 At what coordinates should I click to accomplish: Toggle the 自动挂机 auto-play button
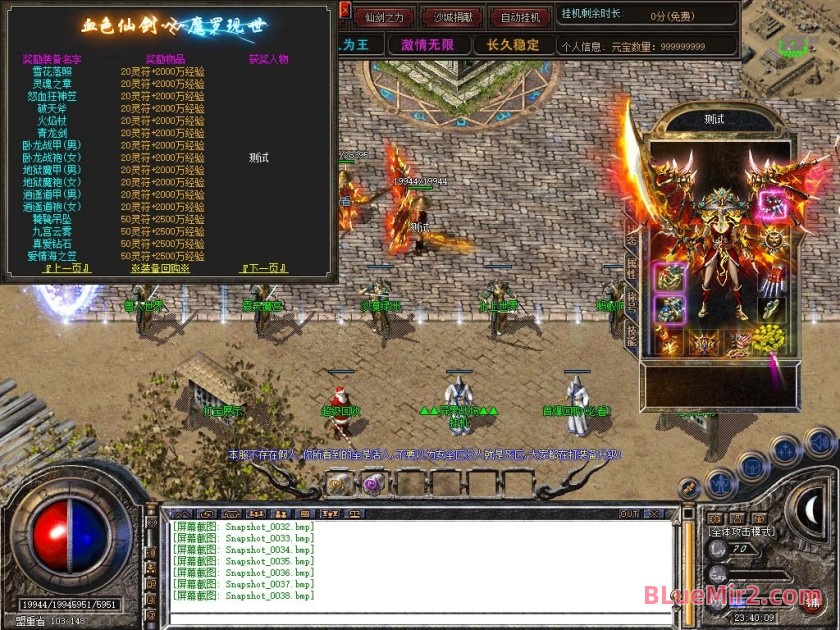tap(520, 17)
